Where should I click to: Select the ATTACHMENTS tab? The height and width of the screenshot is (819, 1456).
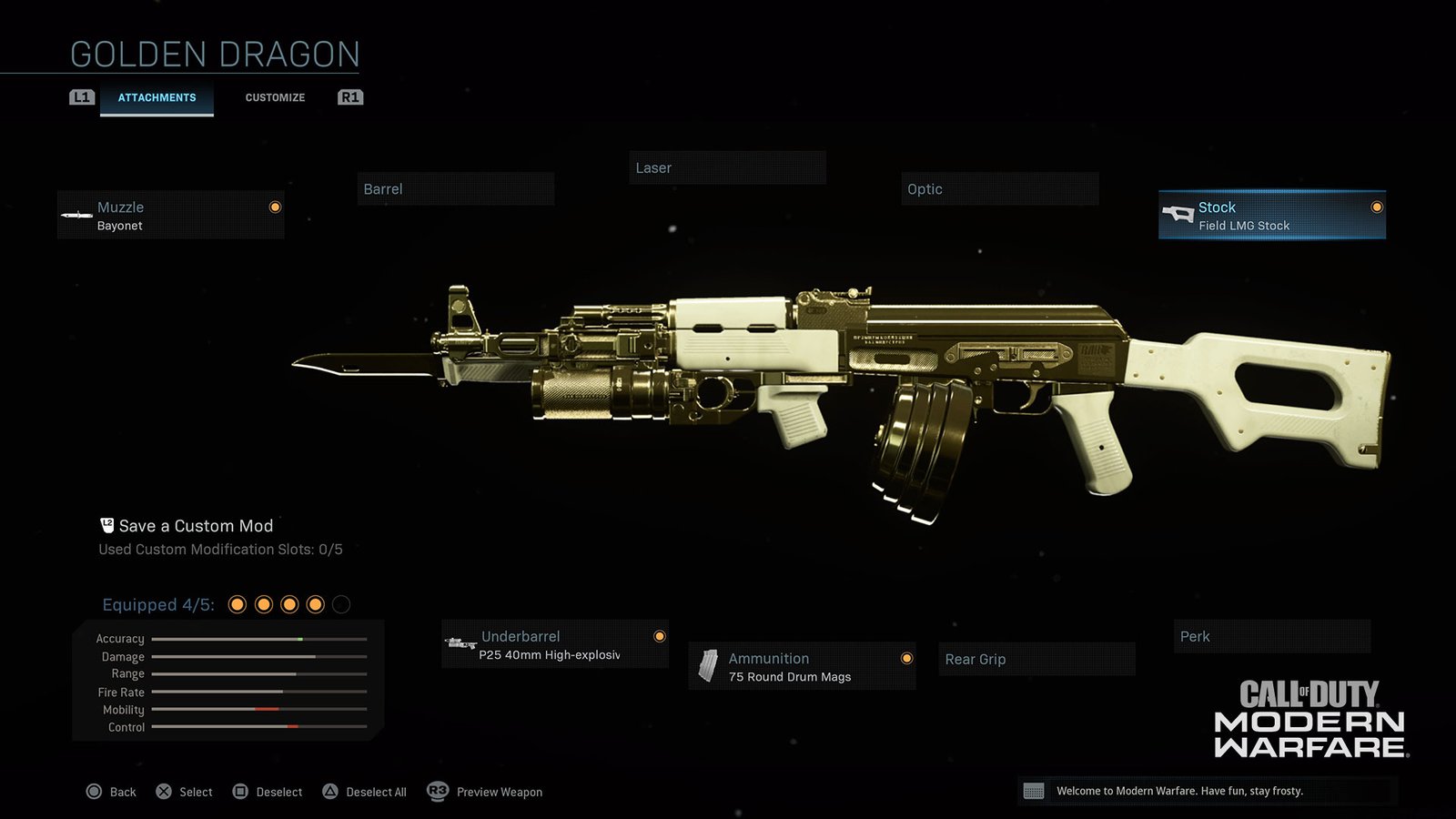pos(157,97)
